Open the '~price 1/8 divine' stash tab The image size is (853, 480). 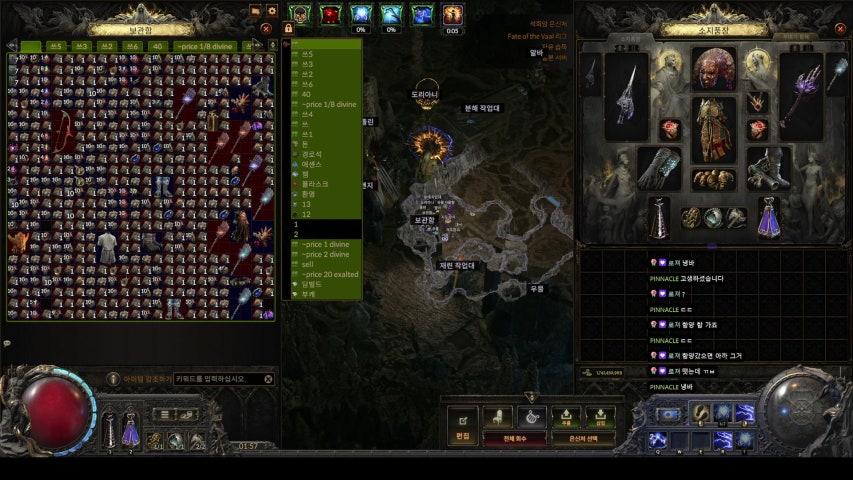pyautogui.click(x=209, y=46)
